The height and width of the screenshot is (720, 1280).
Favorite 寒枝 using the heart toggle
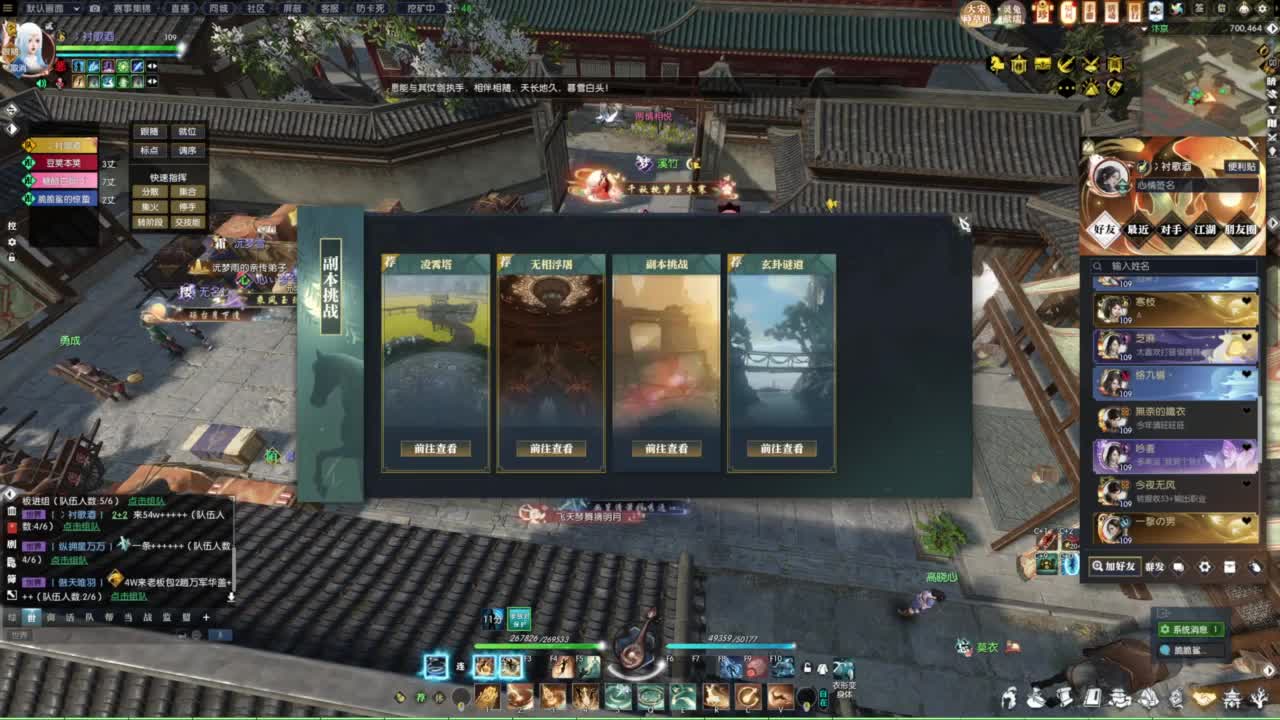(x=1246, y=302)
